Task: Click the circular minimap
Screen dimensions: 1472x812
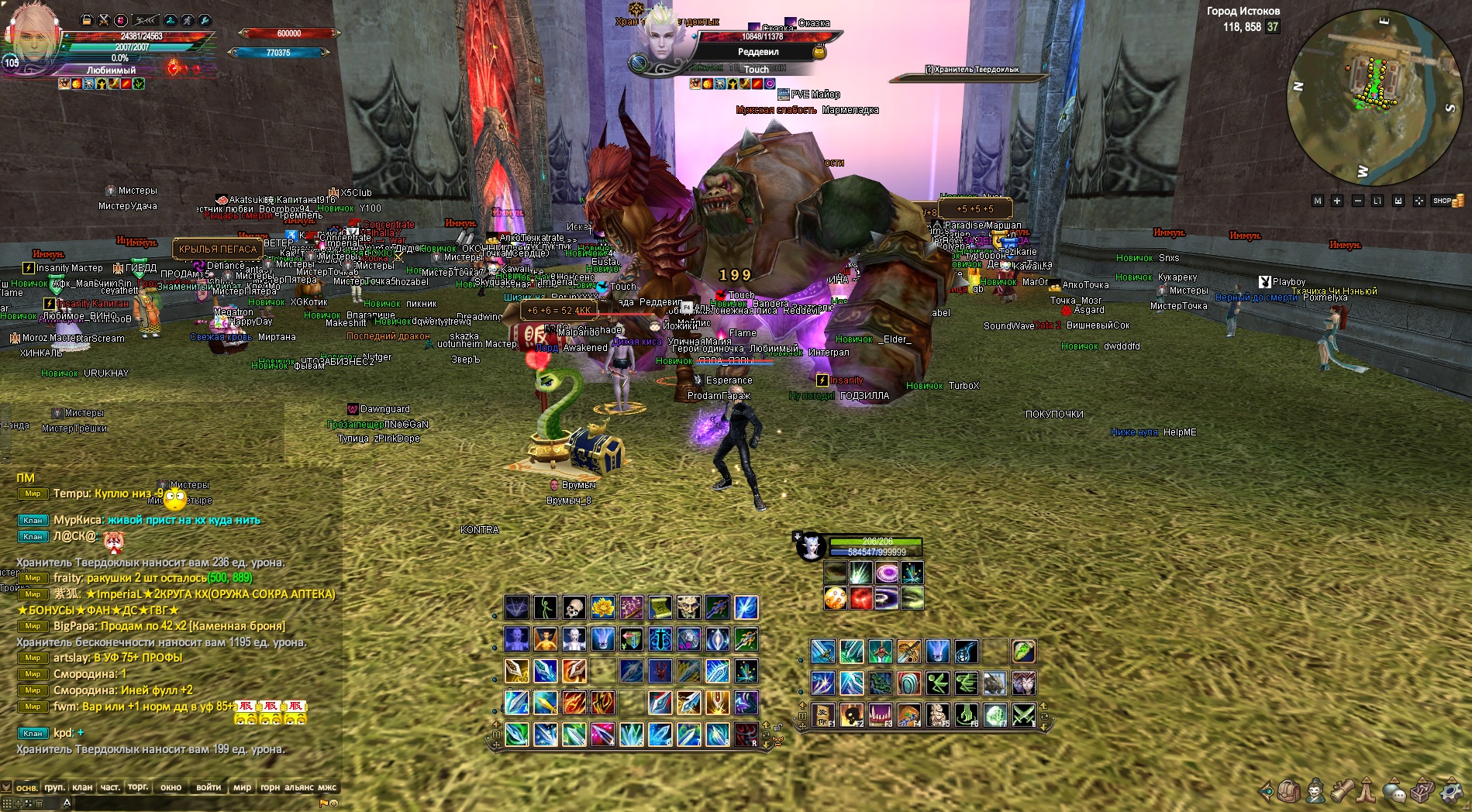Action: click(1374, 98)
